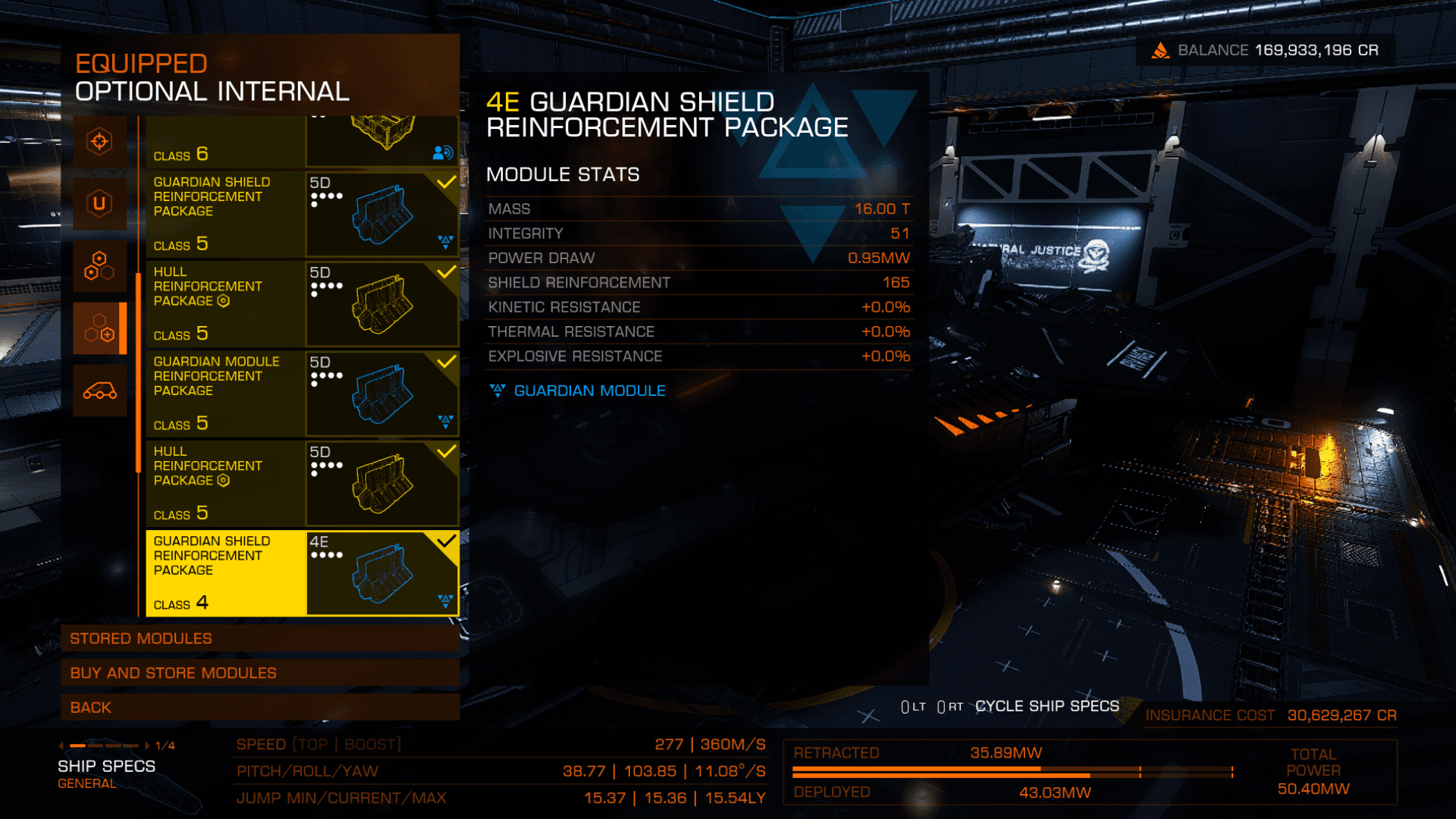Select the Class 5 Guardian Shield Reinforcement Package
Screen dimensions: 1456x819
click(x=302, y=214)
